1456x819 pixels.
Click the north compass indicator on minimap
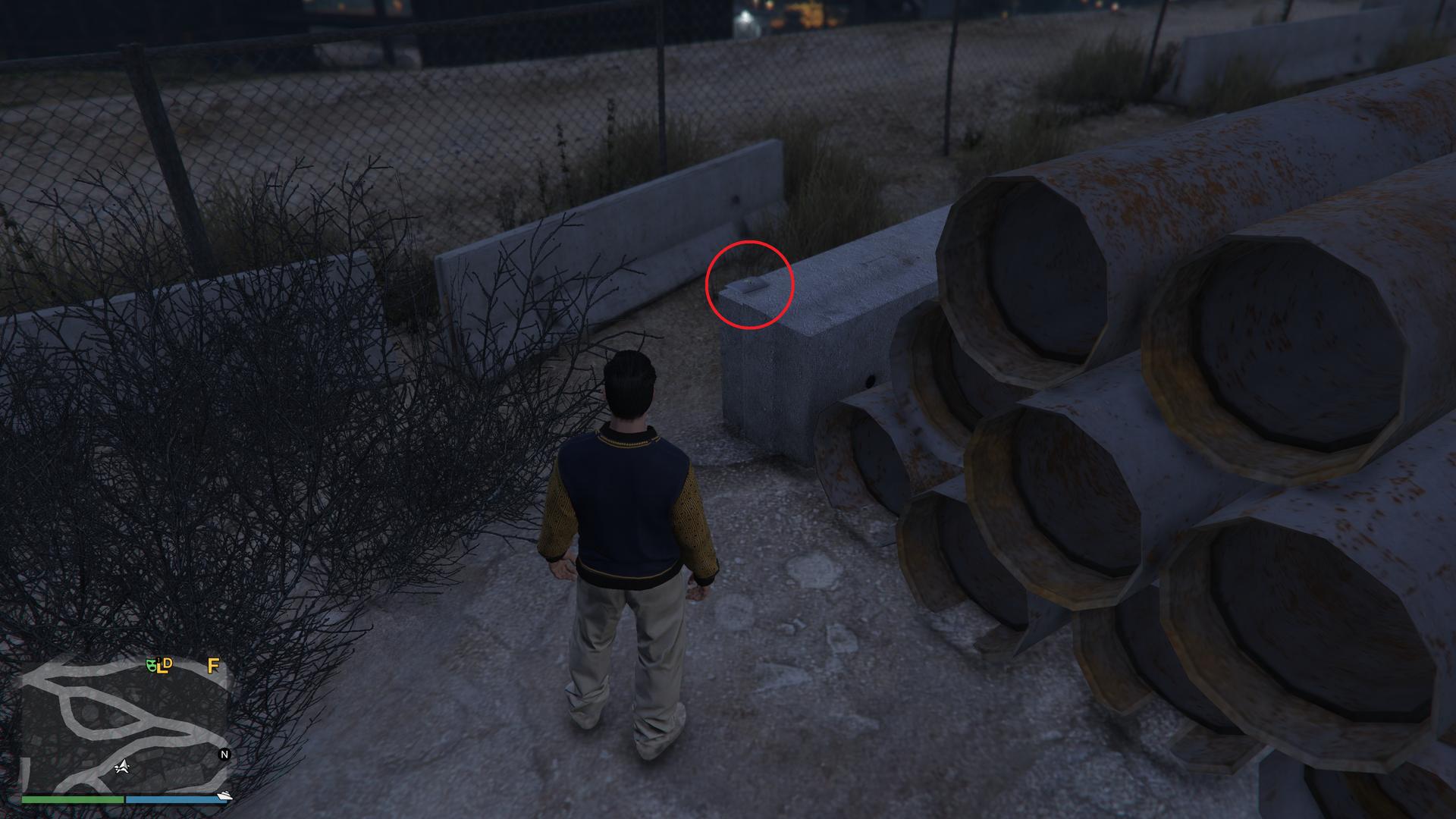click(x=224, y=755)
